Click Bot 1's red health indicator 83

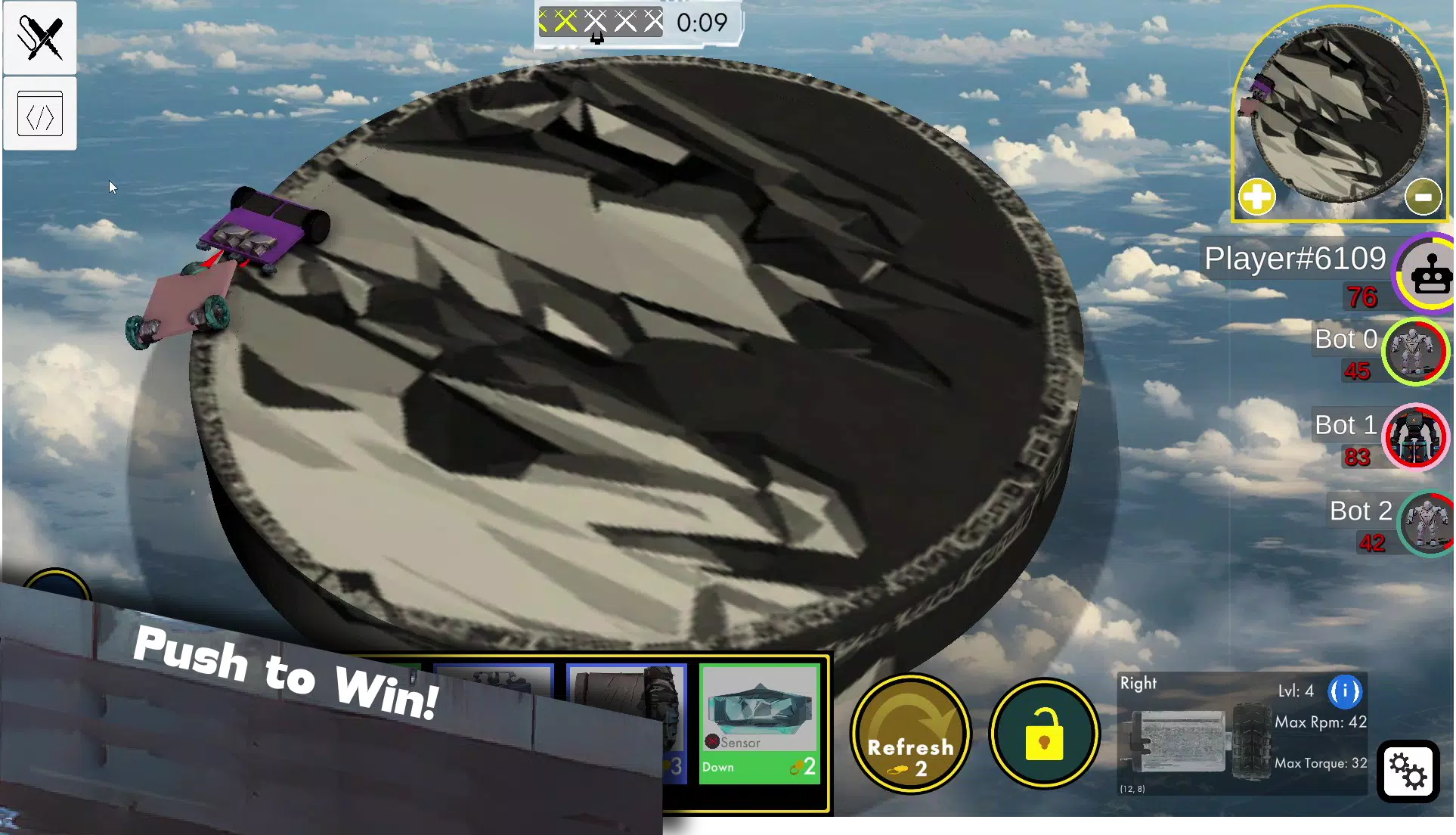(x=1358, y=458)
